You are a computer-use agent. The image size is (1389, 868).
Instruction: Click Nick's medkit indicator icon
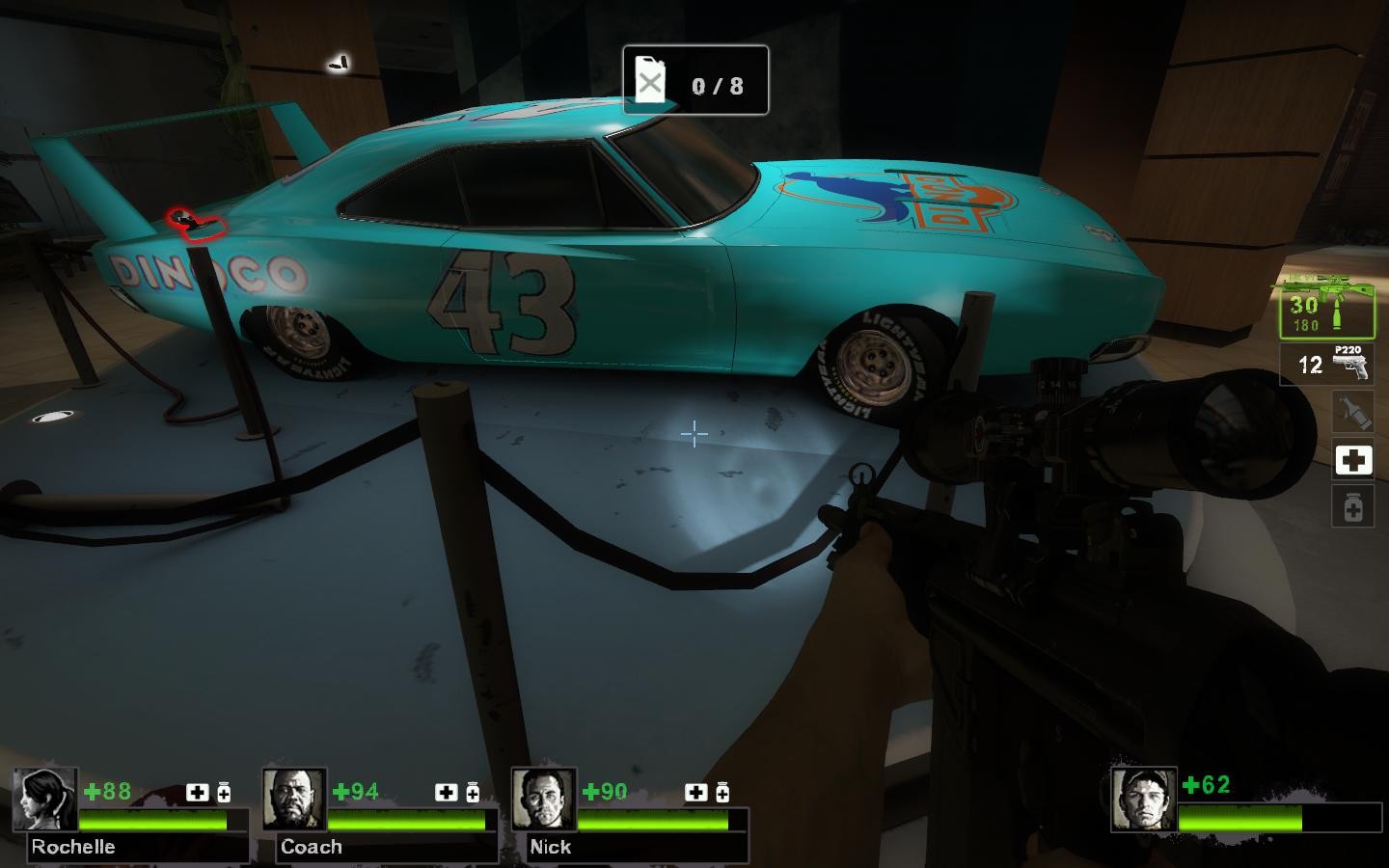click(x=694, y=794)
